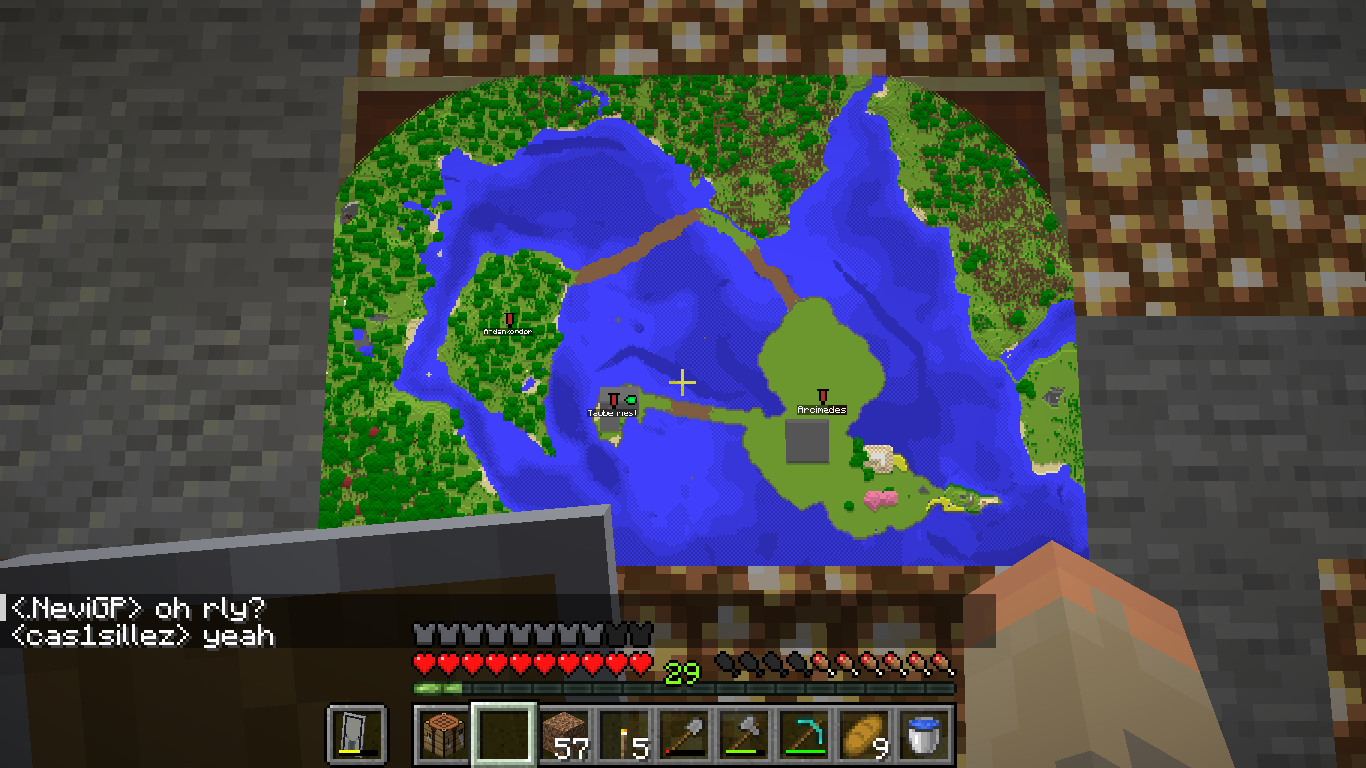The width and height of the screenshot is (1366, 768).
Task: Click the chat message from cas1sillez
Action: (x=142, y=635)
